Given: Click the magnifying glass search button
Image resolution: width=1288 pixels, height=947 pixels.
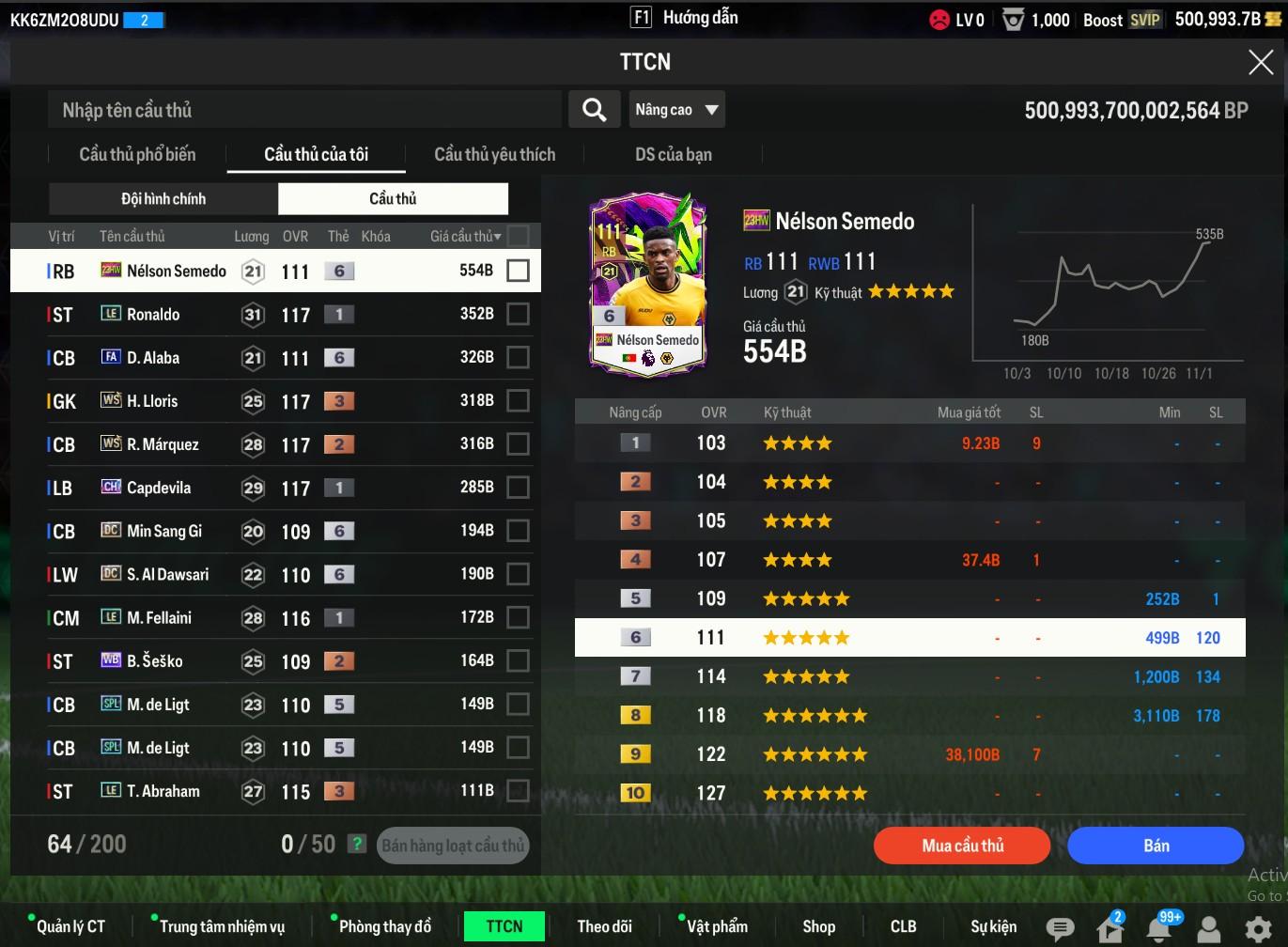Looking at the screenshot, I should coord(594,110).
